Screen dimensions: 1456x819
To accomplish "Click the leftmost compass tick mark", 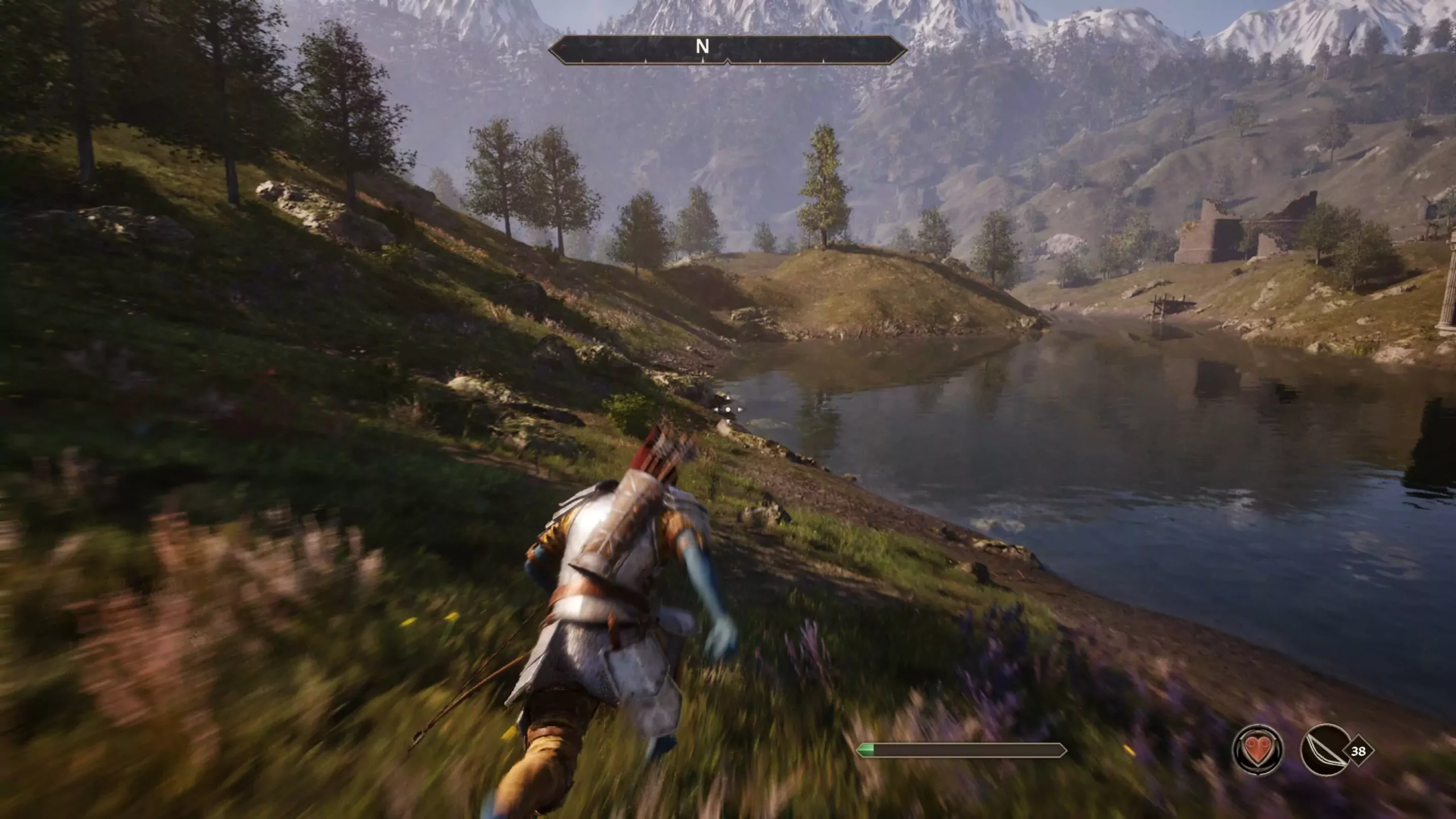I will pos(581,60).
